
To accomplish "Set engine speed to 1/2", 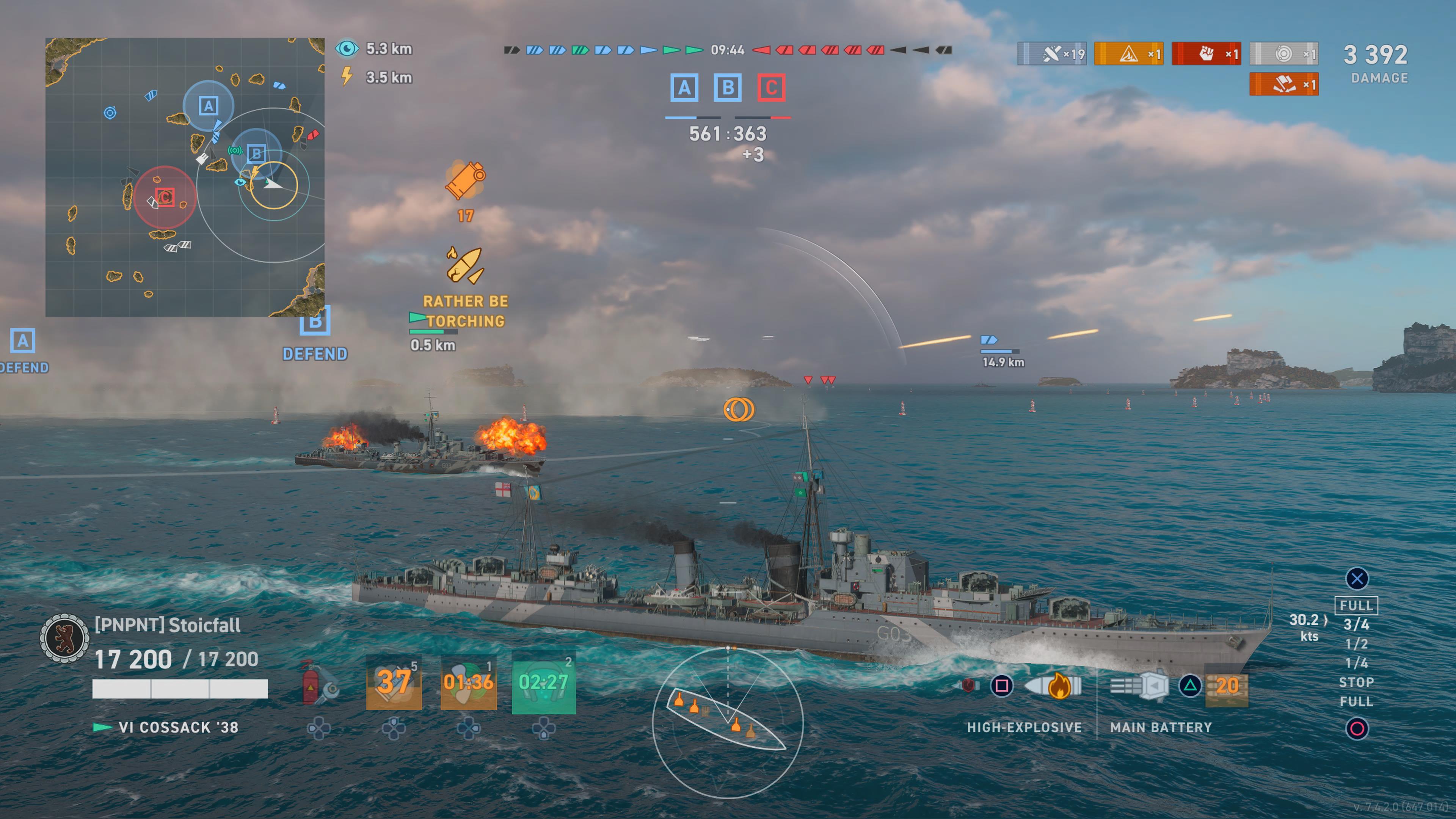I will tap(1356, 644).
